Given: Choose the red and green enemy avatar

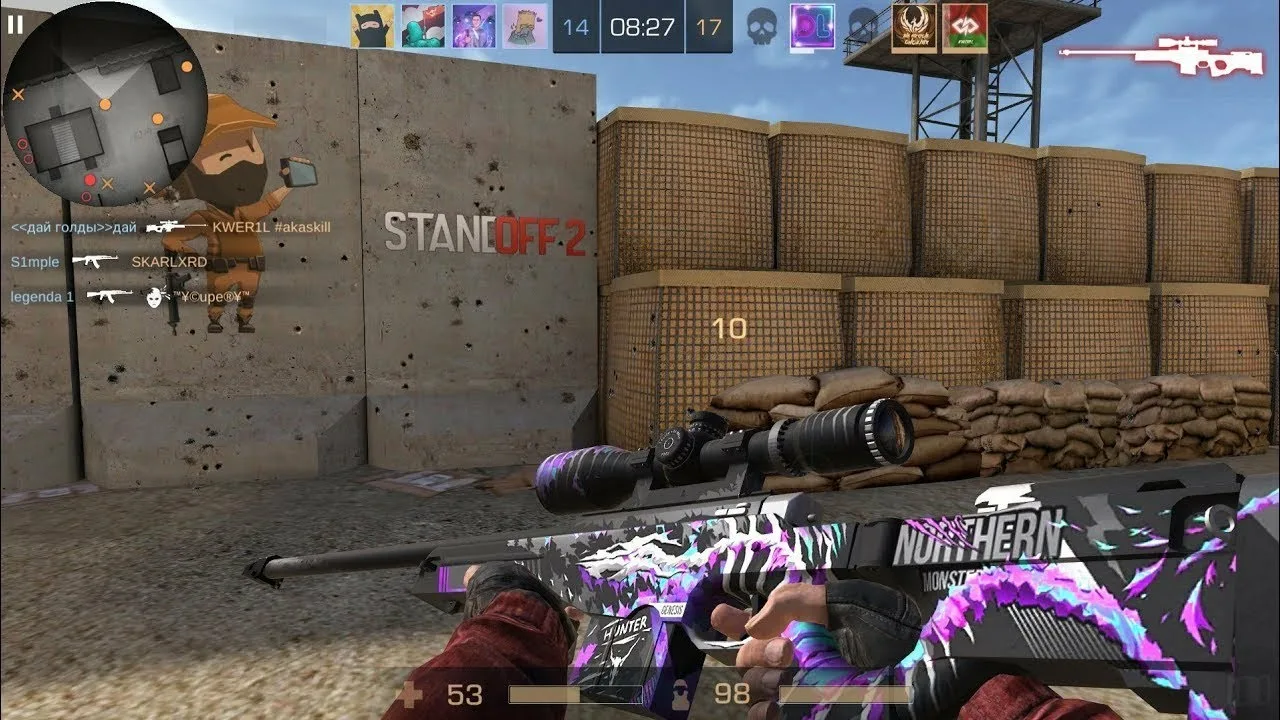Looking at the screenshot, I should (964, 27).
